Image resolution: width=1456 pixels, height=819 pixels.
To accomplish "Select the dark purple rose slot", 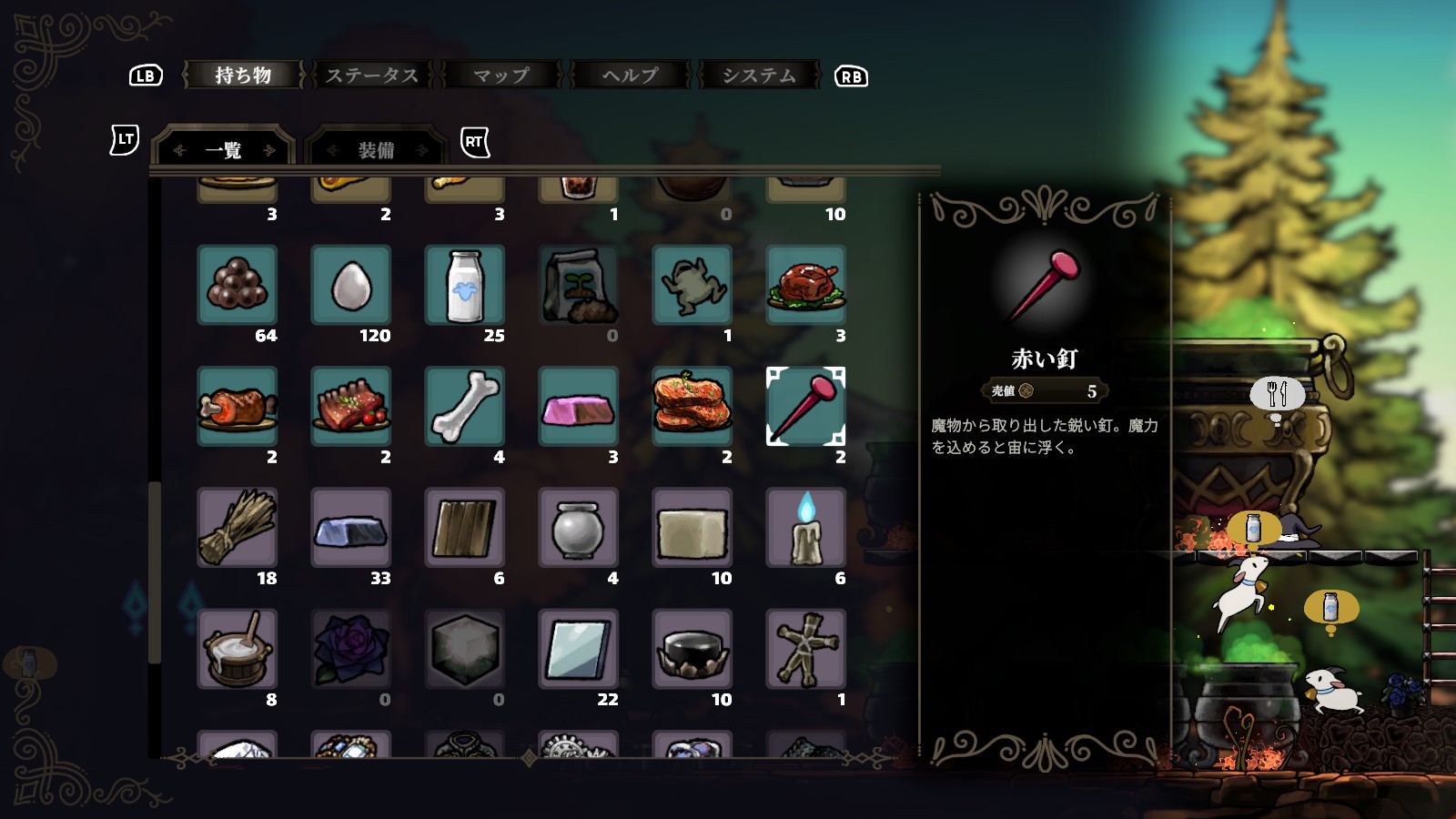I will [351, 649].
